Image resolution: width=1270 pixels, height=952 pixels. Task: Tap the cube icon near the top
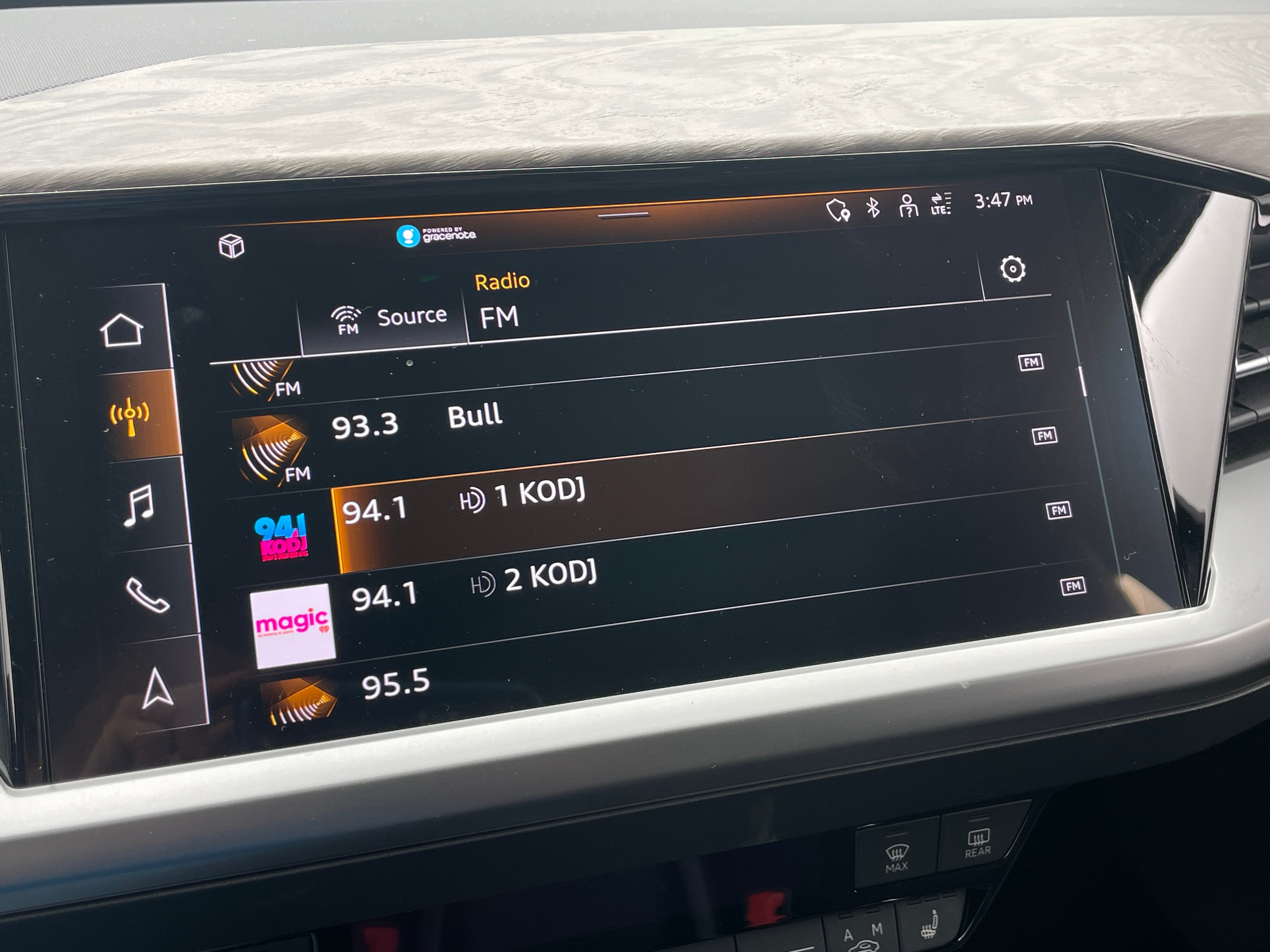232,246
